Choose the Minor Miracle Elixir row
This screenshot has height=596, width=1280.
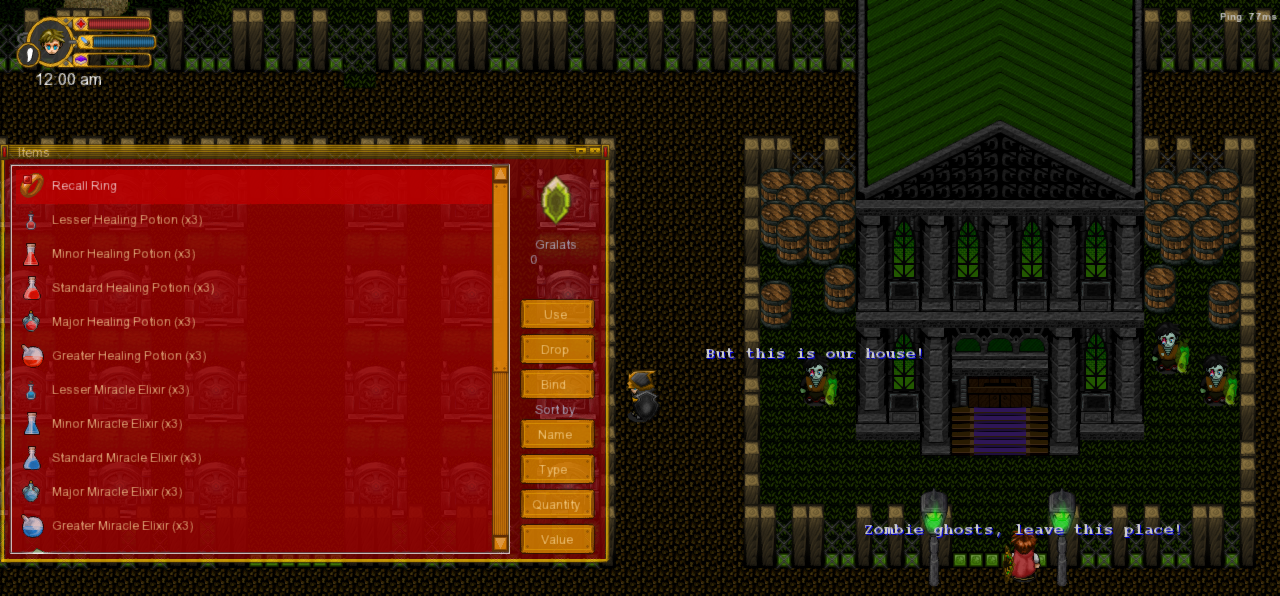coord(117,424)
